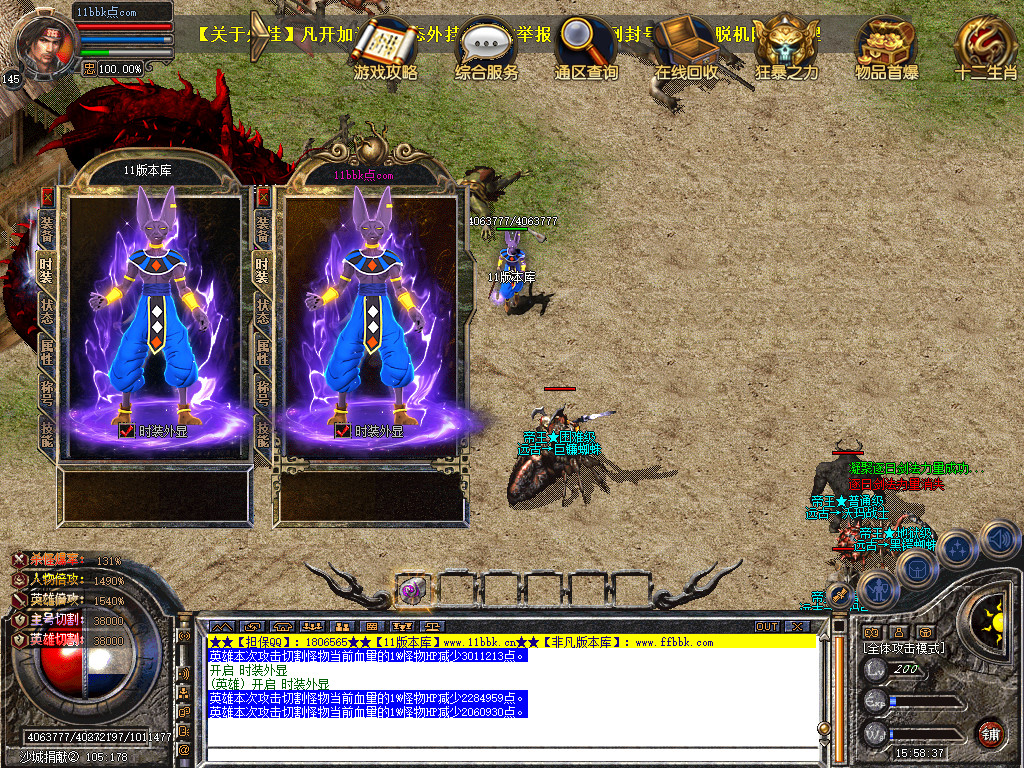Open the 铺 shop round button

(x=990, y=733)
